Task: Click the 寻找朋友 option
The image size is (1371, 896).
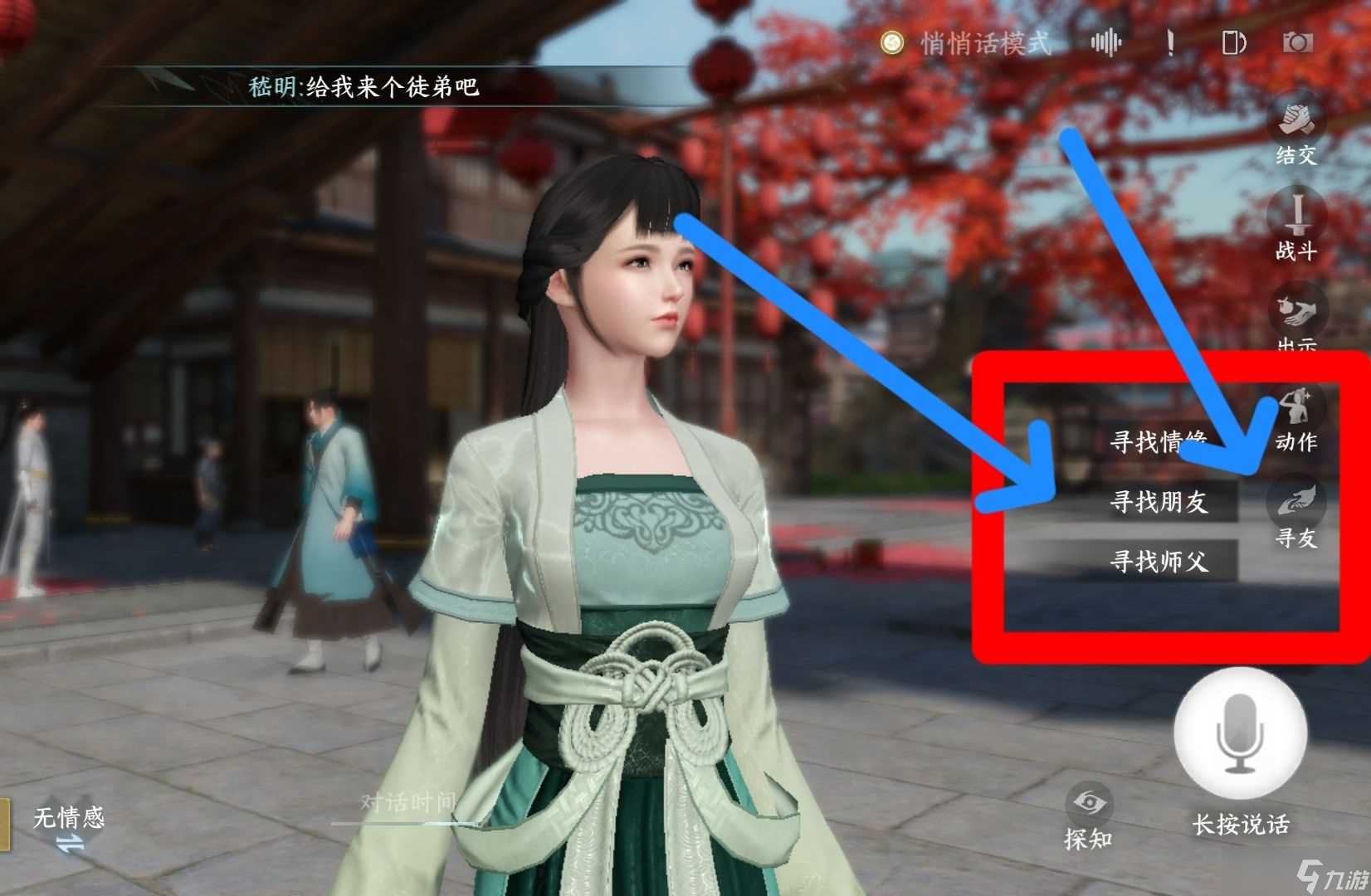Action: tap(1161, 501)
